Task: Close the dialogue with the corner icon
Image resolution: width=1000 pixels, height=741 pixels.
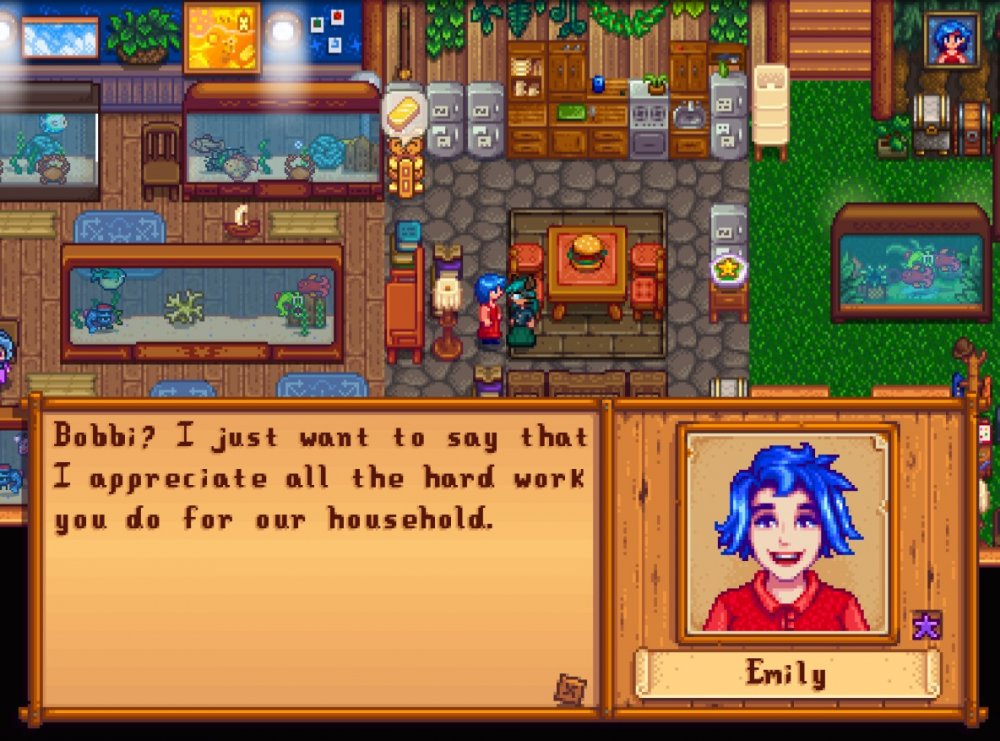Action: click(570, 689)
